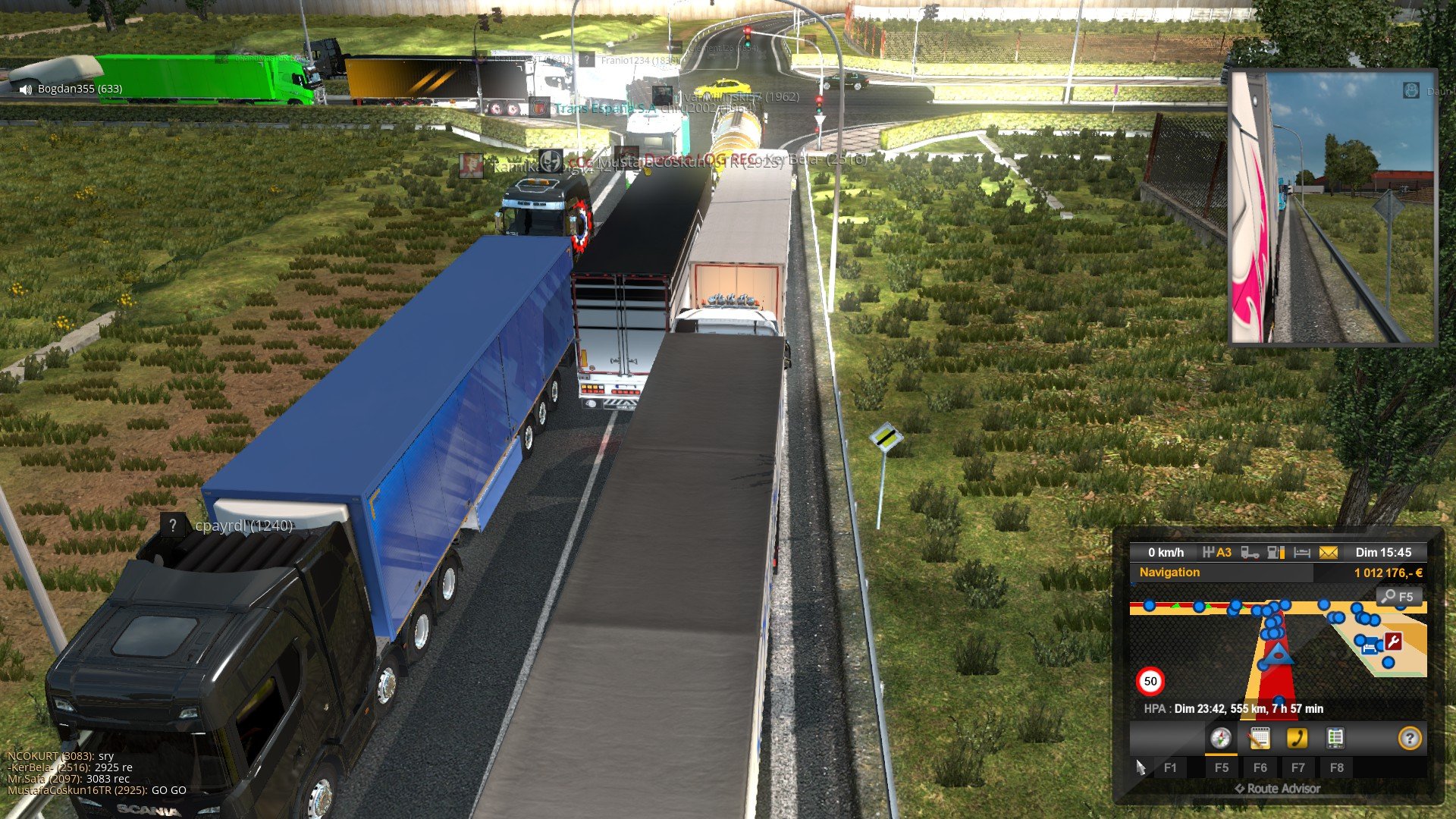Open the chat log message area
This screenshot has height=819, width=1456.
click(x=96, y=773)
